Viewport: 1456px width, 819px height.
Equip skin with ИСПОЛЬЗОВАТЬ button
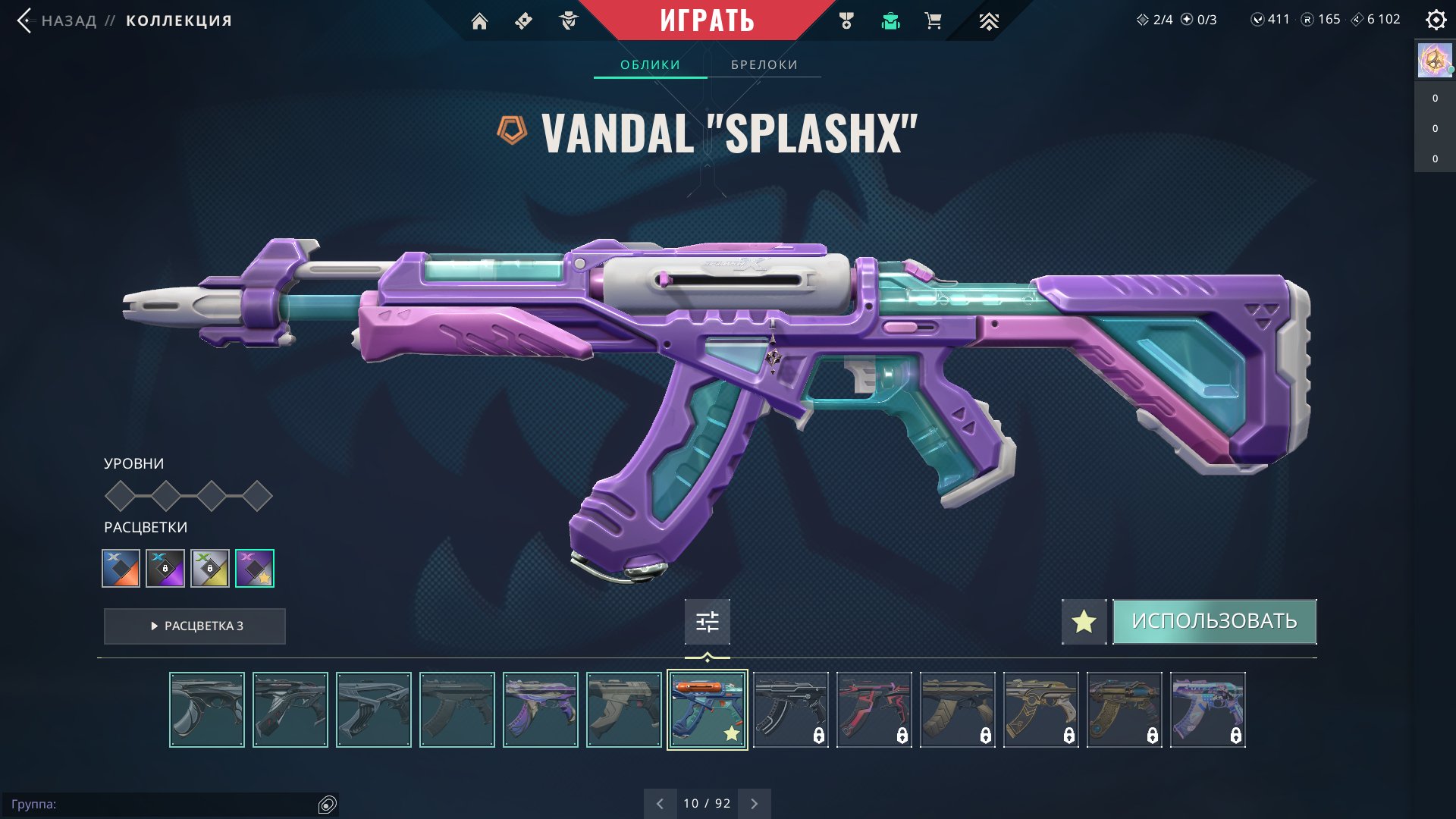(1214, 622)
